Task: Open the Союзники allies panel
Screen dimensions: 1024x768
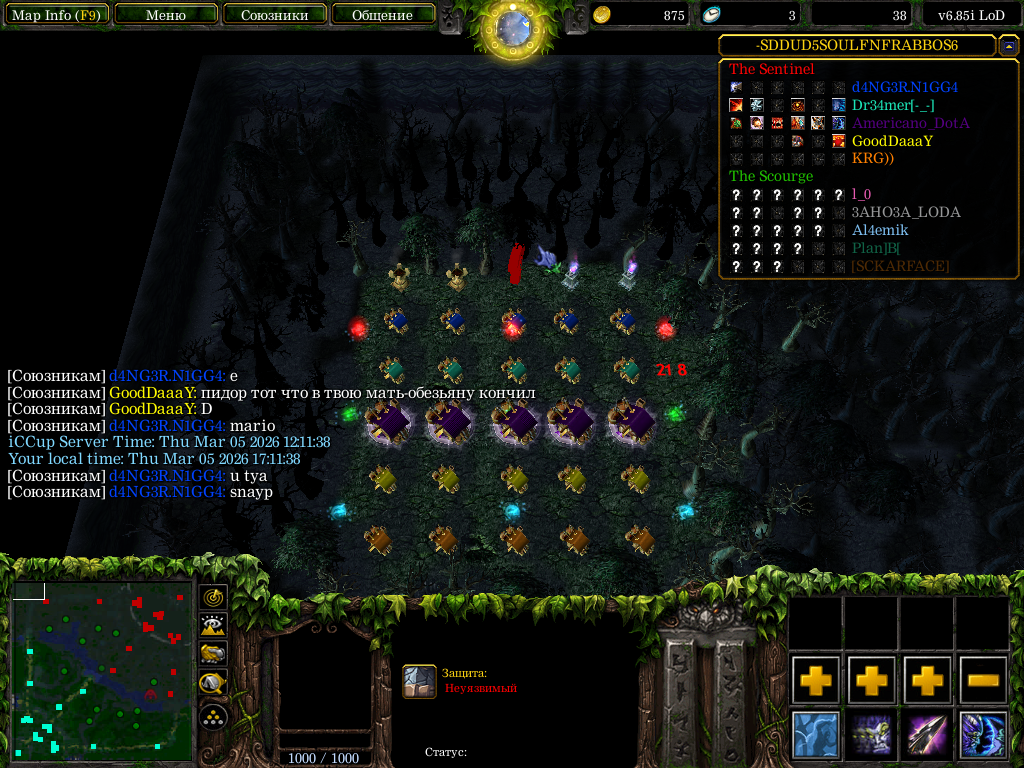Action: click(x=274, y=15)
